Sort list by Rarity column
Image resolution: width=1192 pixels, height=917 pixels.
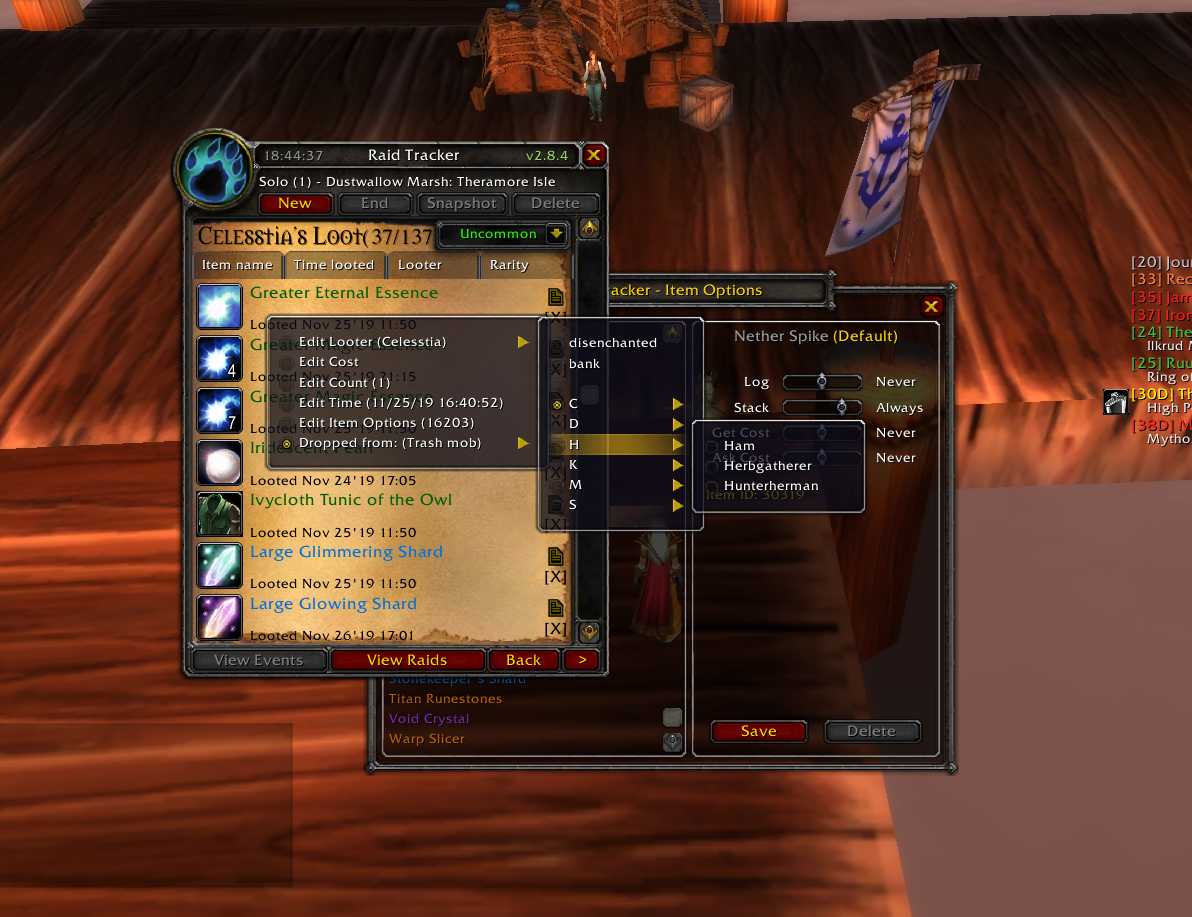pos(509,265)
